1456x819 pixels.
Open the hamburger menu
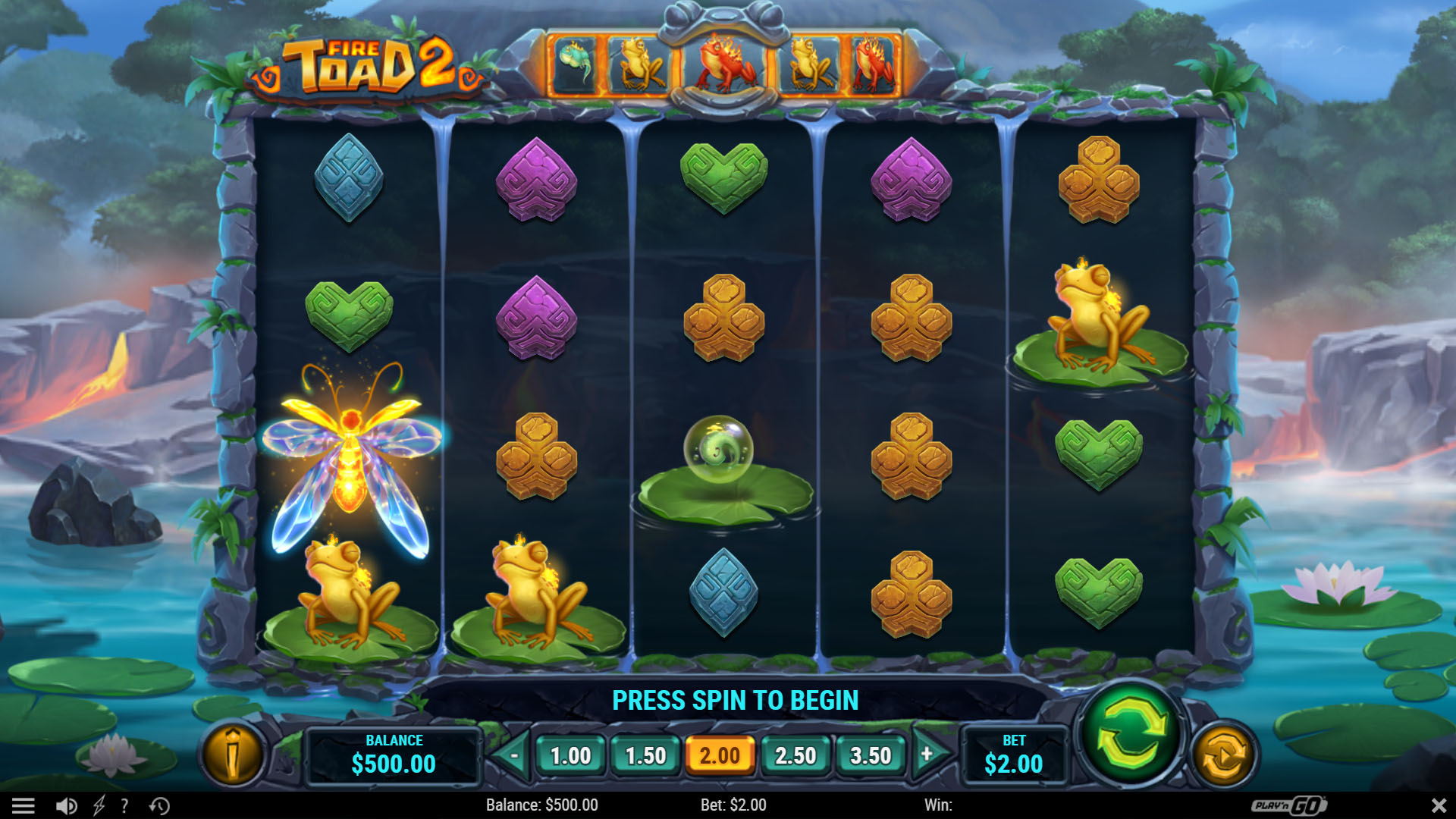point(23,805)
